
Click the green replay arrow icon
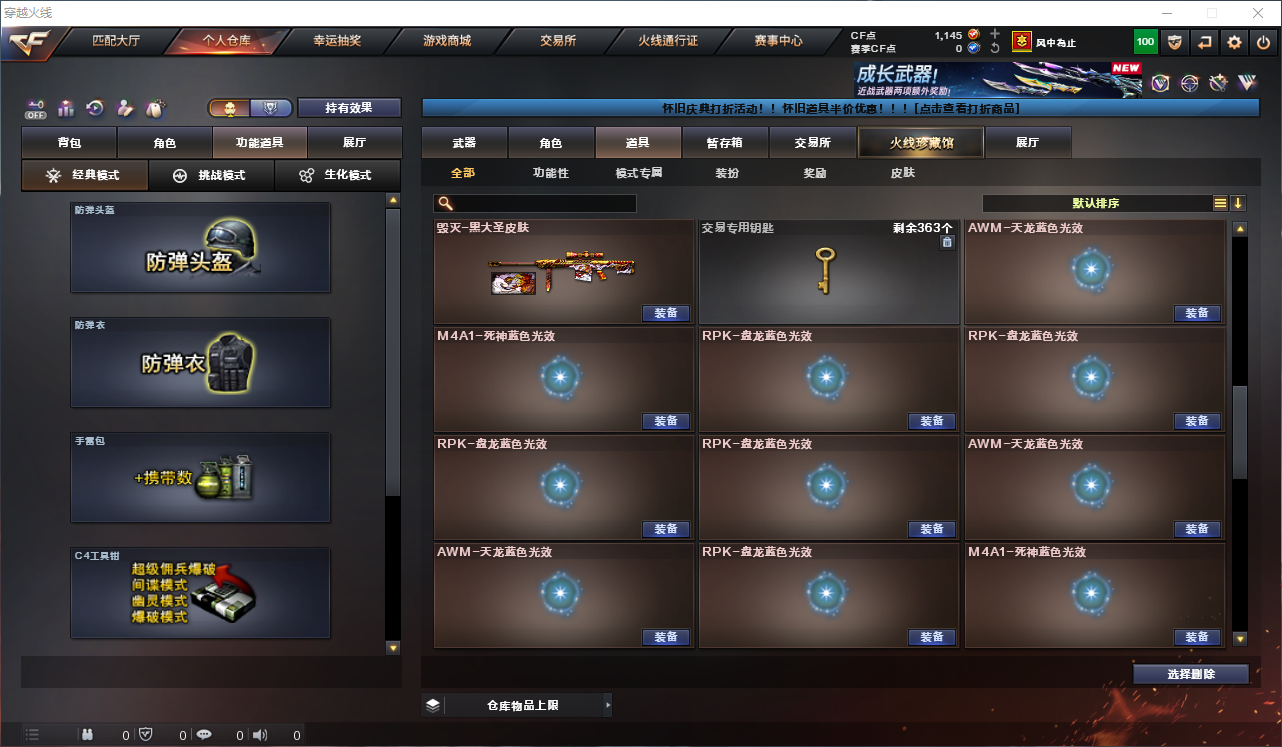pyautogui.click(x=95, y=108)
